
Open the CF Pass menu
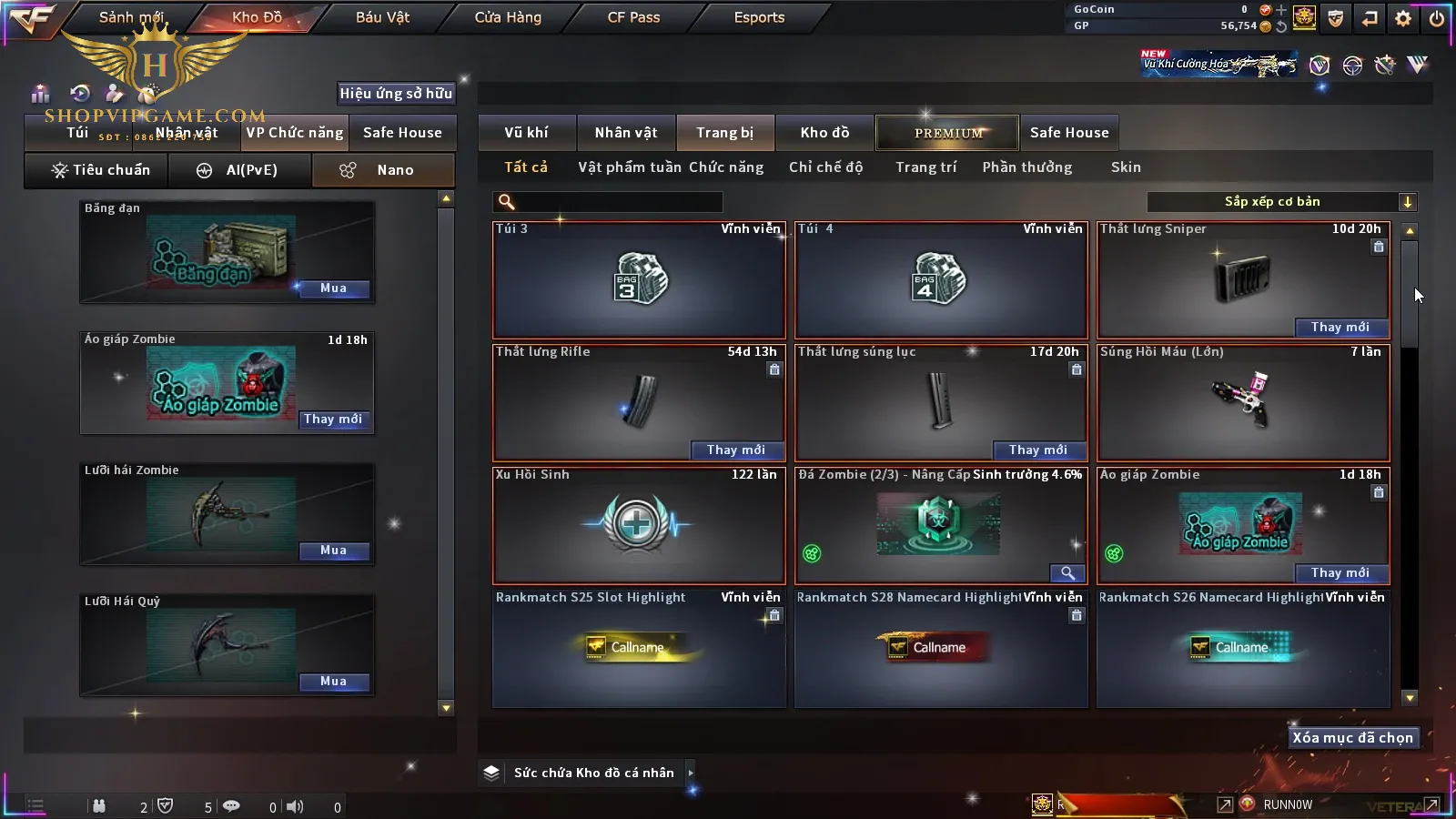(633, 17)
